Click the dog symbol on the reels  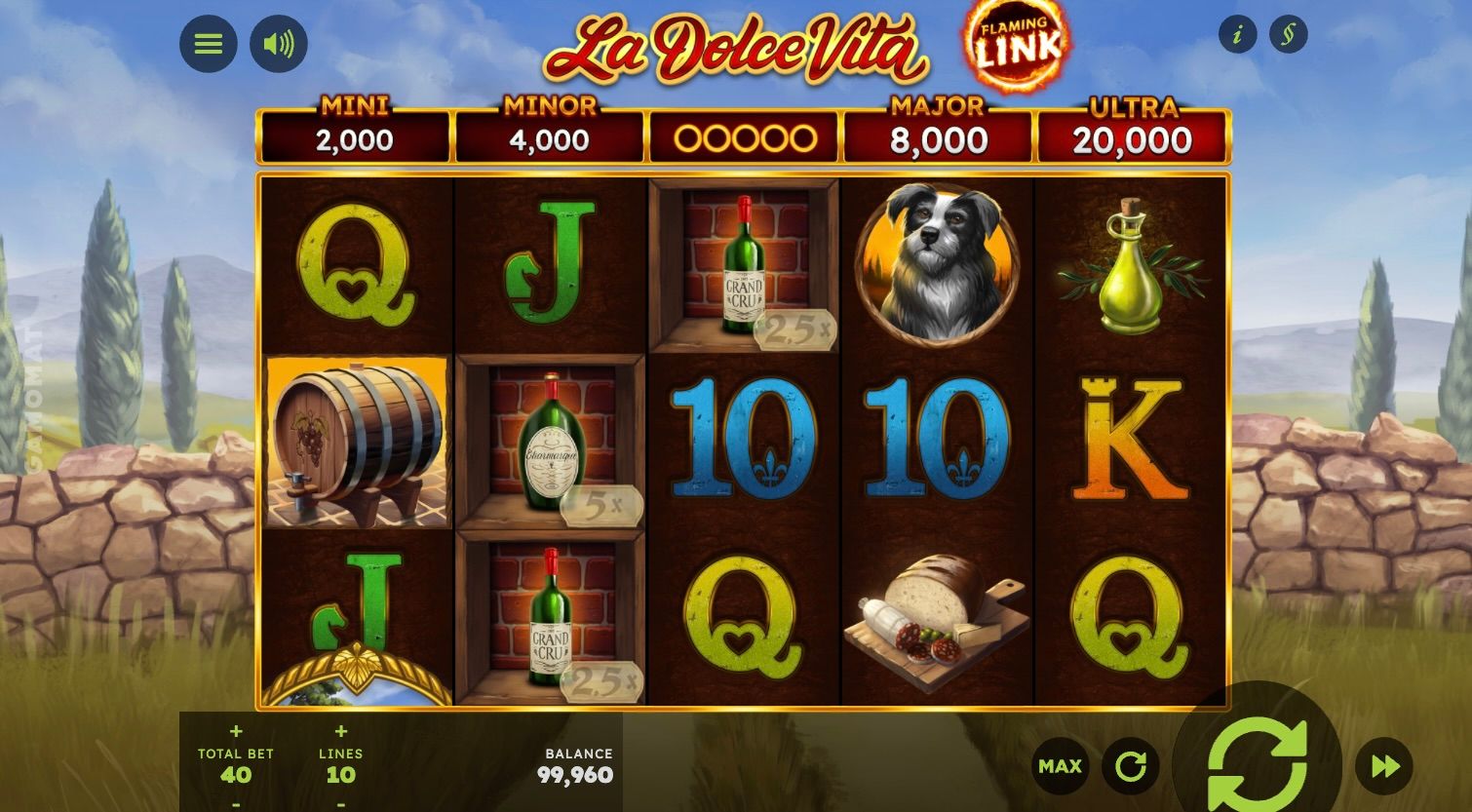click(937, 261)
